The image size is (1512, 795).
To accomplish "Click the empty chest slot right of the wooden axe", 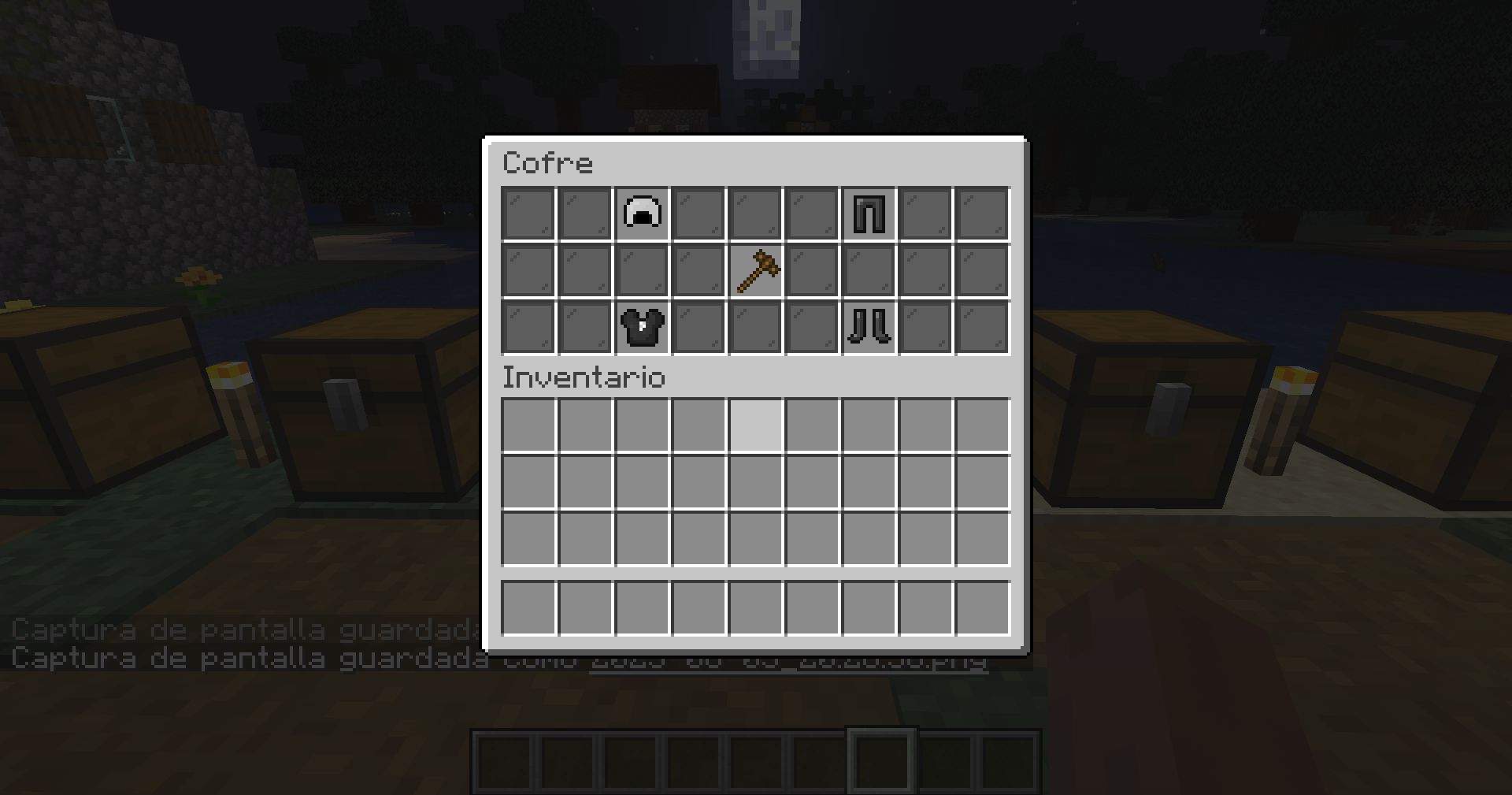I will [811, 270].
